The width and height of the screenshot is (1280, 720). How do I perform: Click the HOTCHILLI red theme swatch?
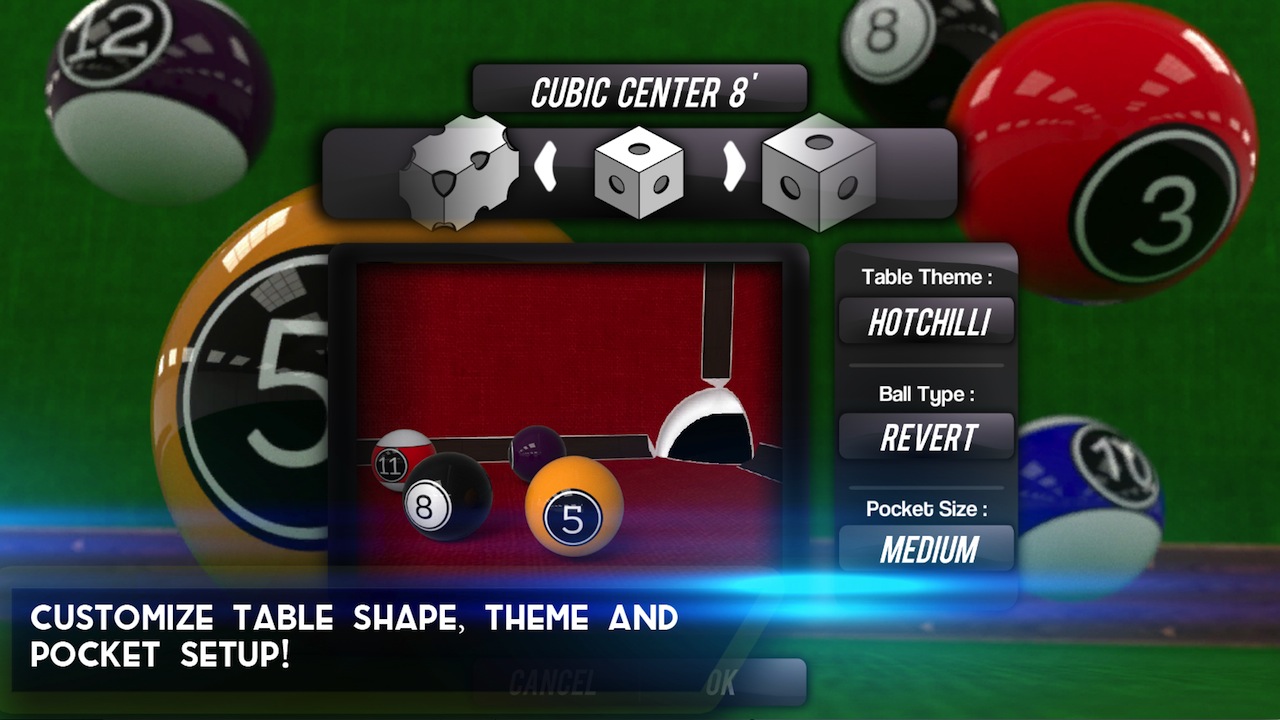click(925, 322)
